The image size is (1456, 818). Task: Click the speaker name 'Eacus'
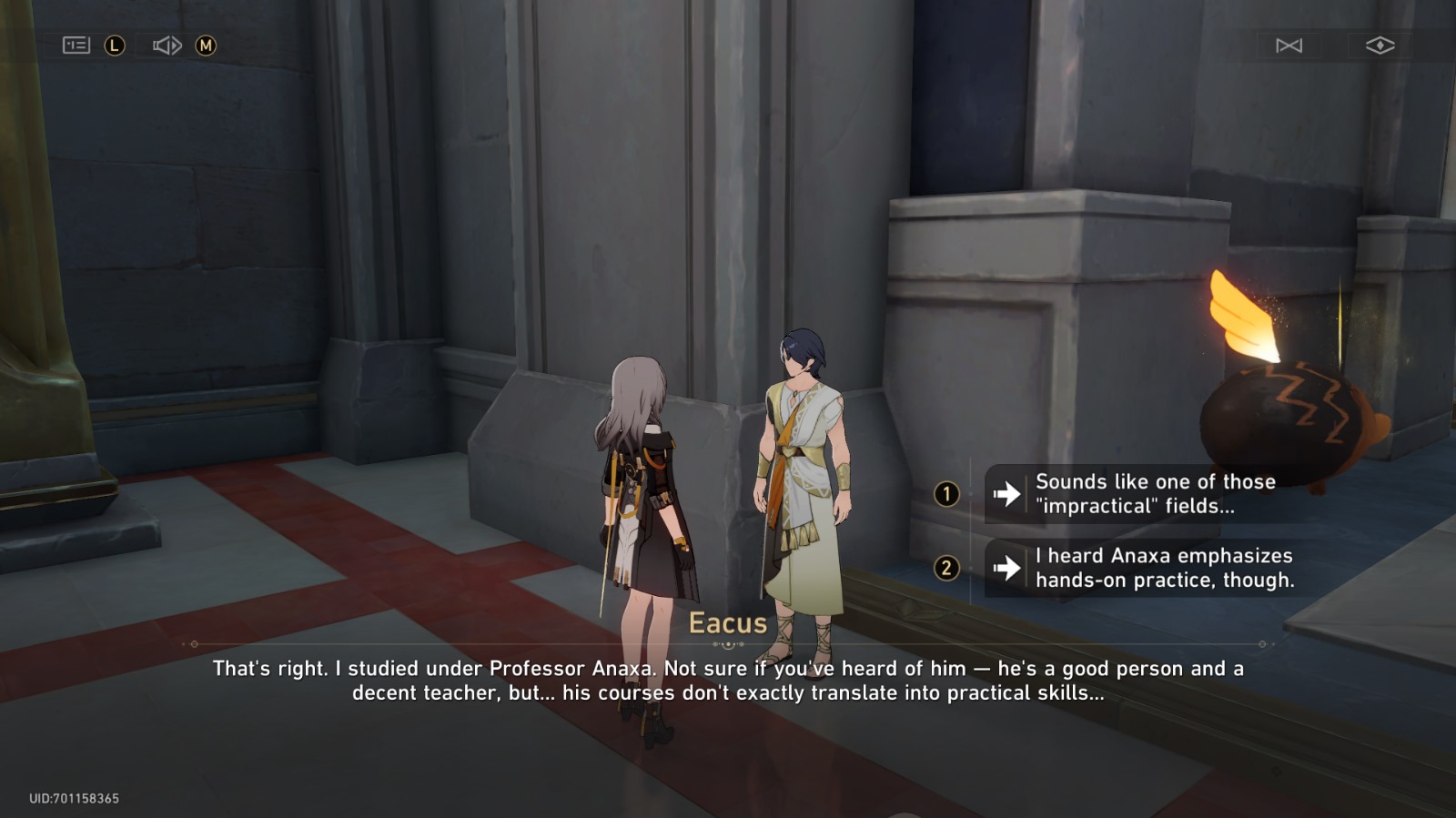click(x=728, y=623)
